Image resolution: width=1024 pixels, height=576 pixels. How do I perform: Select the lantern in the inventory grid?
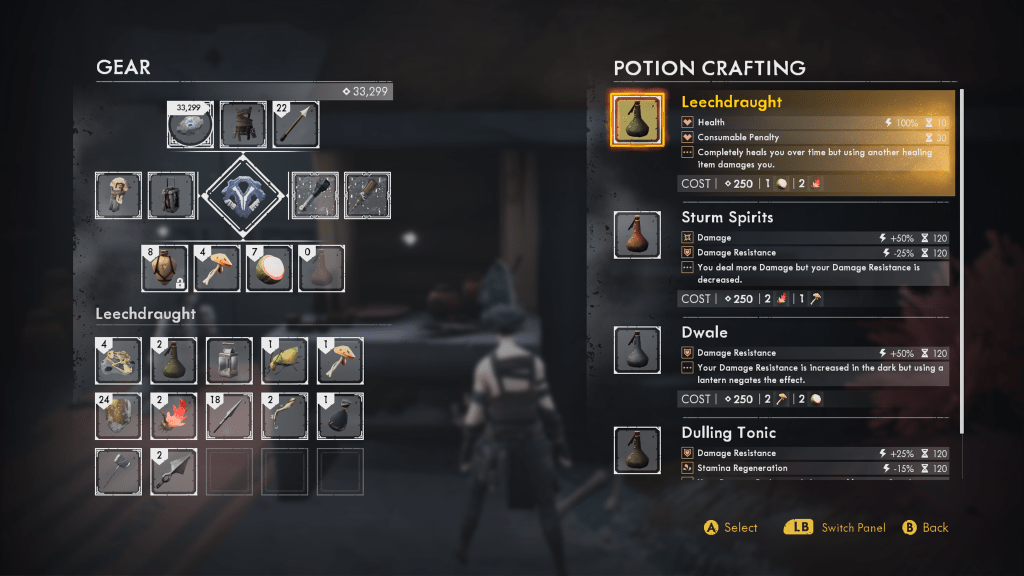pyautogui.click(x=230, y=361)
